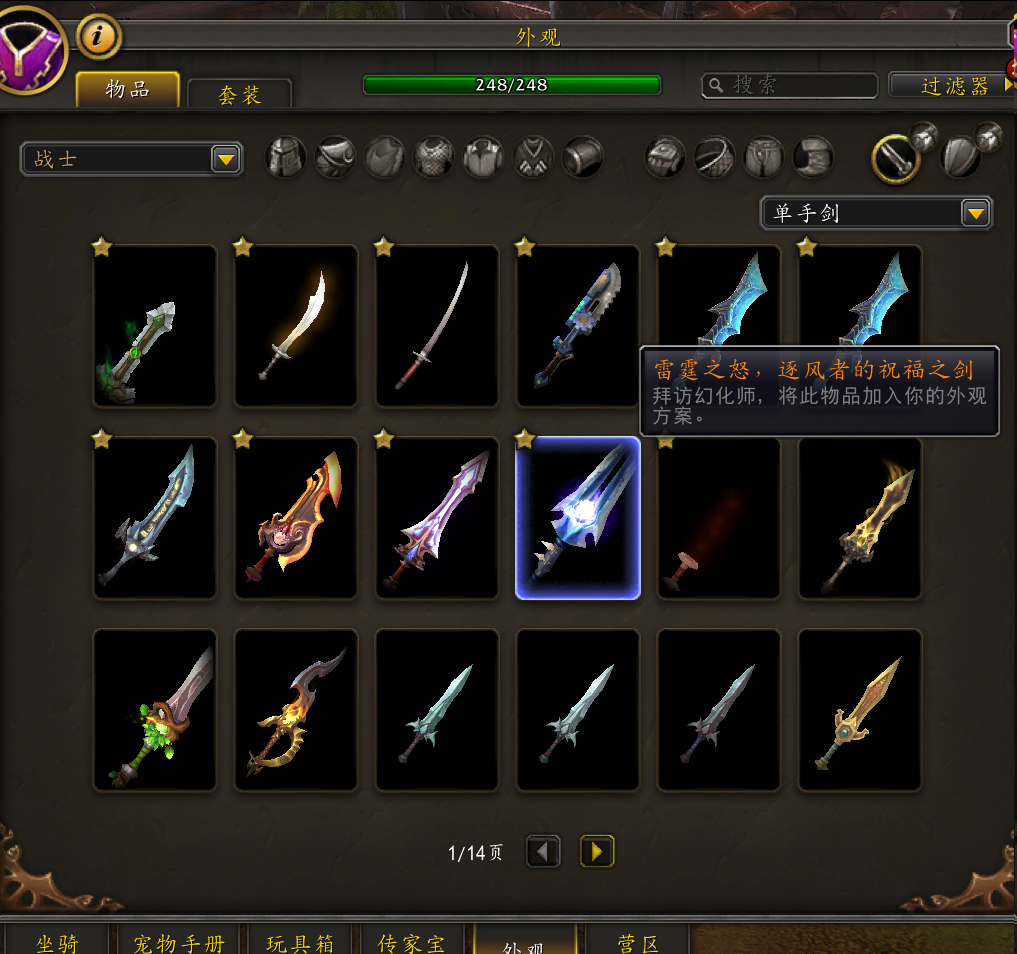Image resolution: width=1017 pixels, height=954 pixels.
Task: Switch to the 套装 sets tab
Action: tap(240, 94)
